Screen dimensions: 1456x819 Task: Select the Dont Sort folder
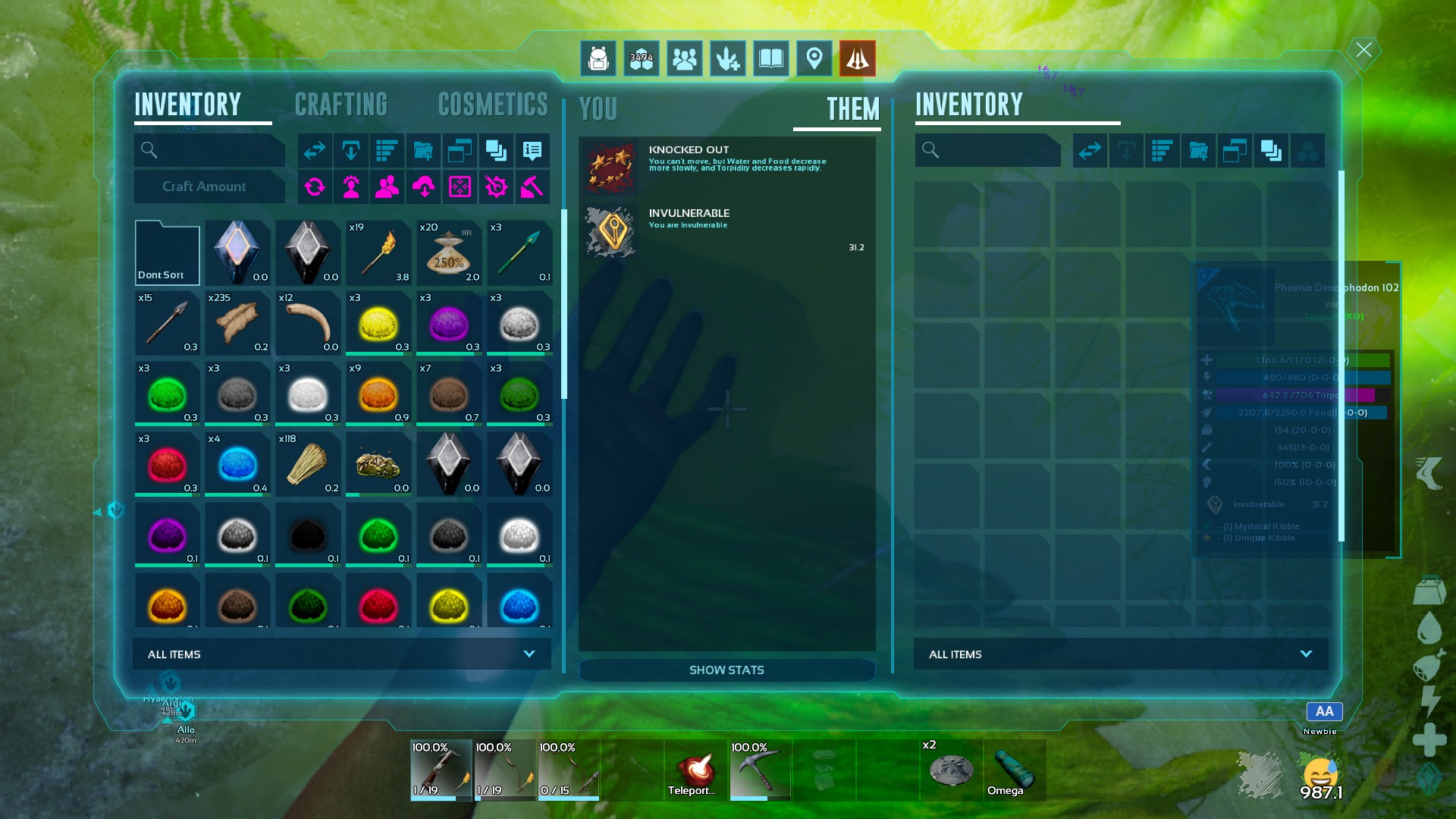click(167, 253)
